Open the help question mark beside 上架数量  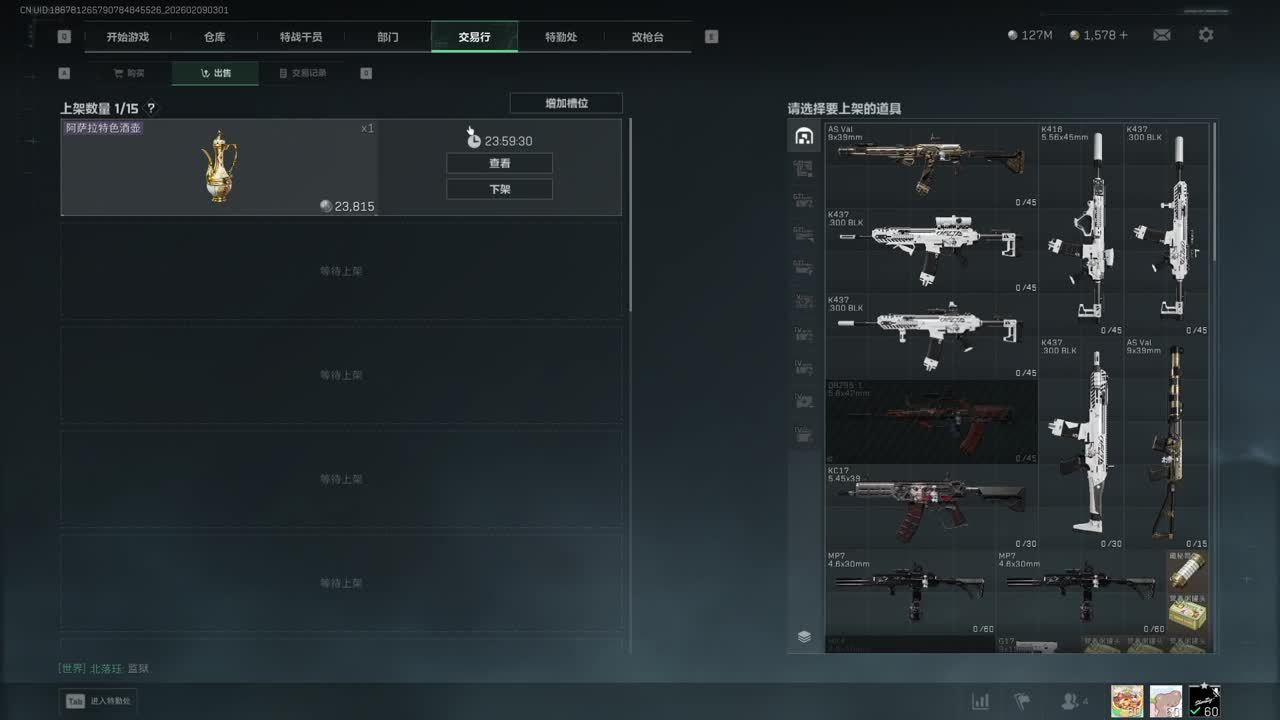152,108
